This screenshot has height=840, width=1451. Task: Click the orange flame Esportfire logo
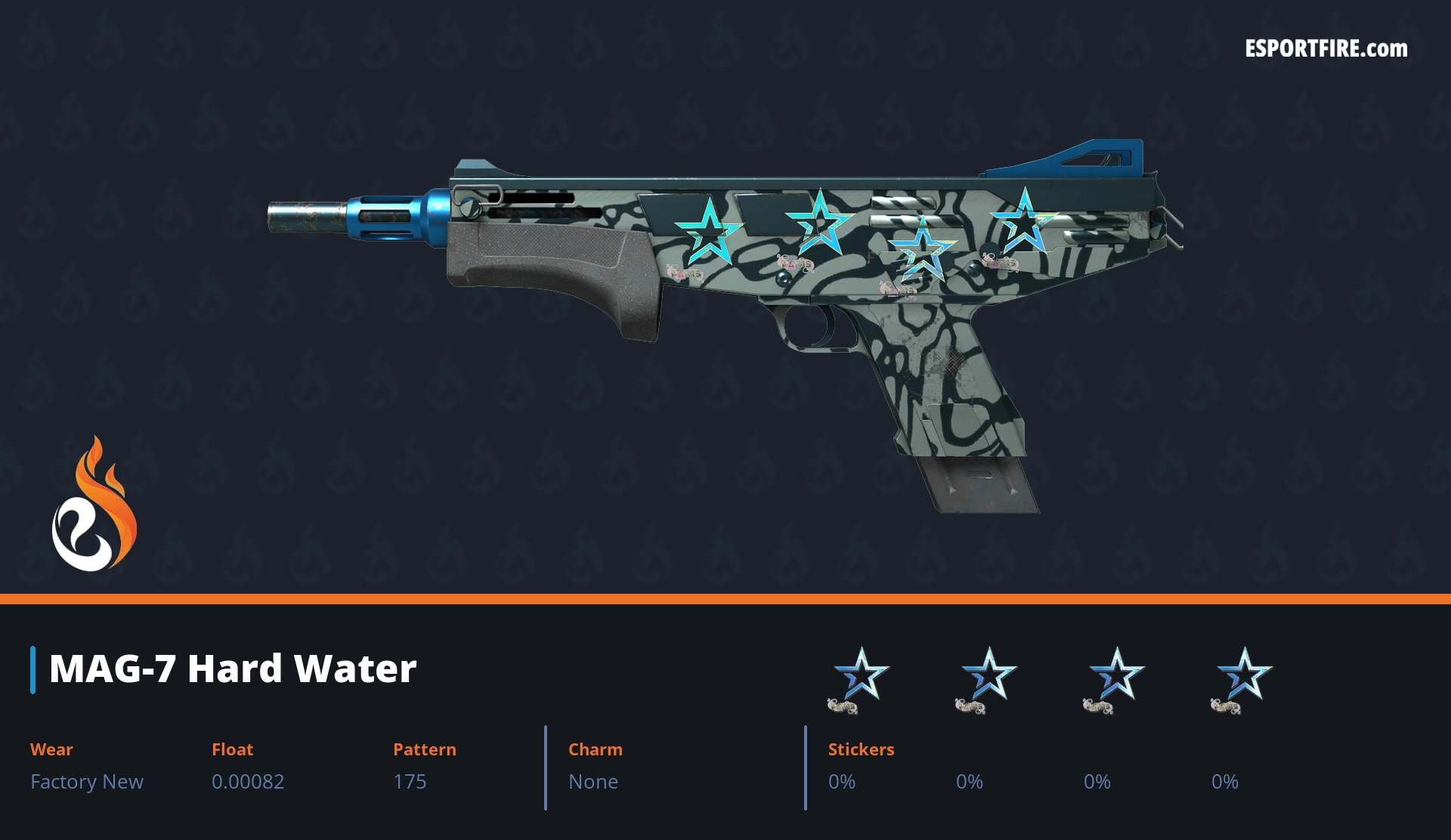pyautogui.click(x=94, y=506)
